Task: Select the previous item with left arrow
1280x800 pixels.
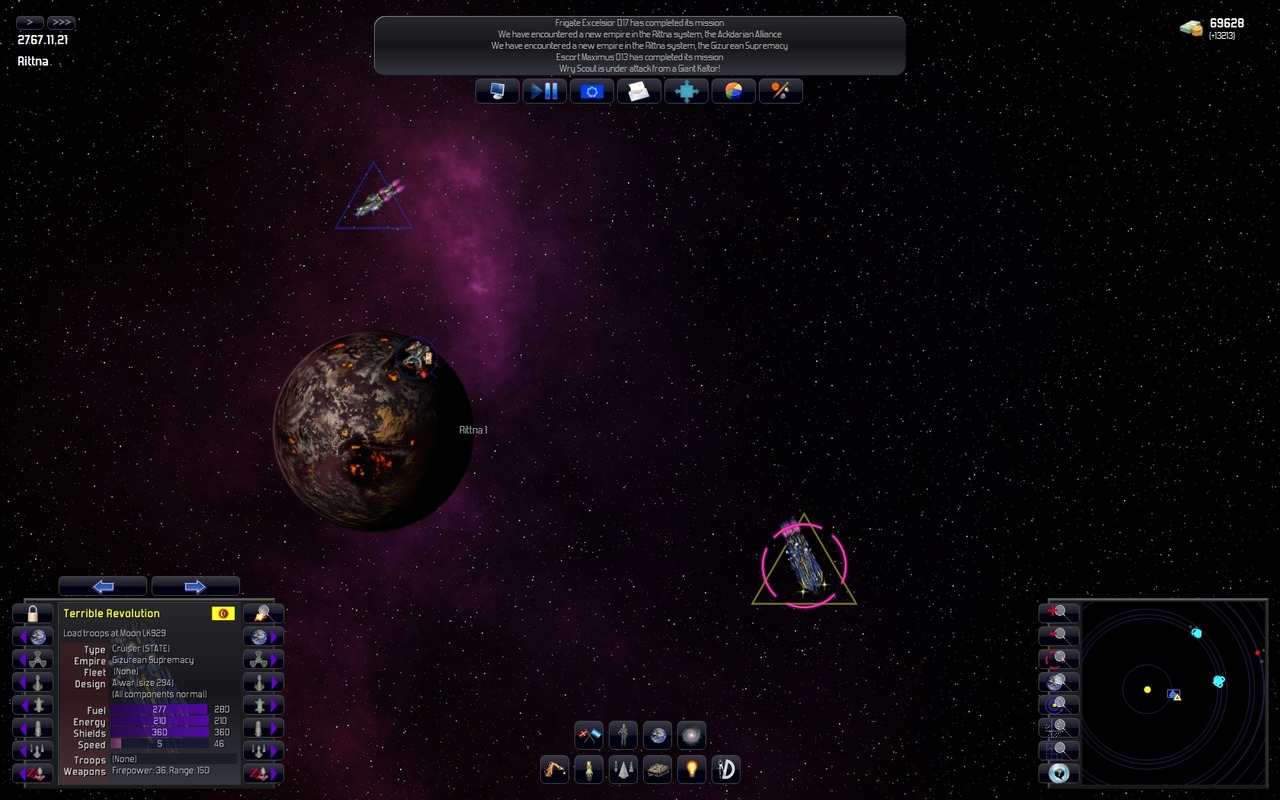Action: coord(103,586)
